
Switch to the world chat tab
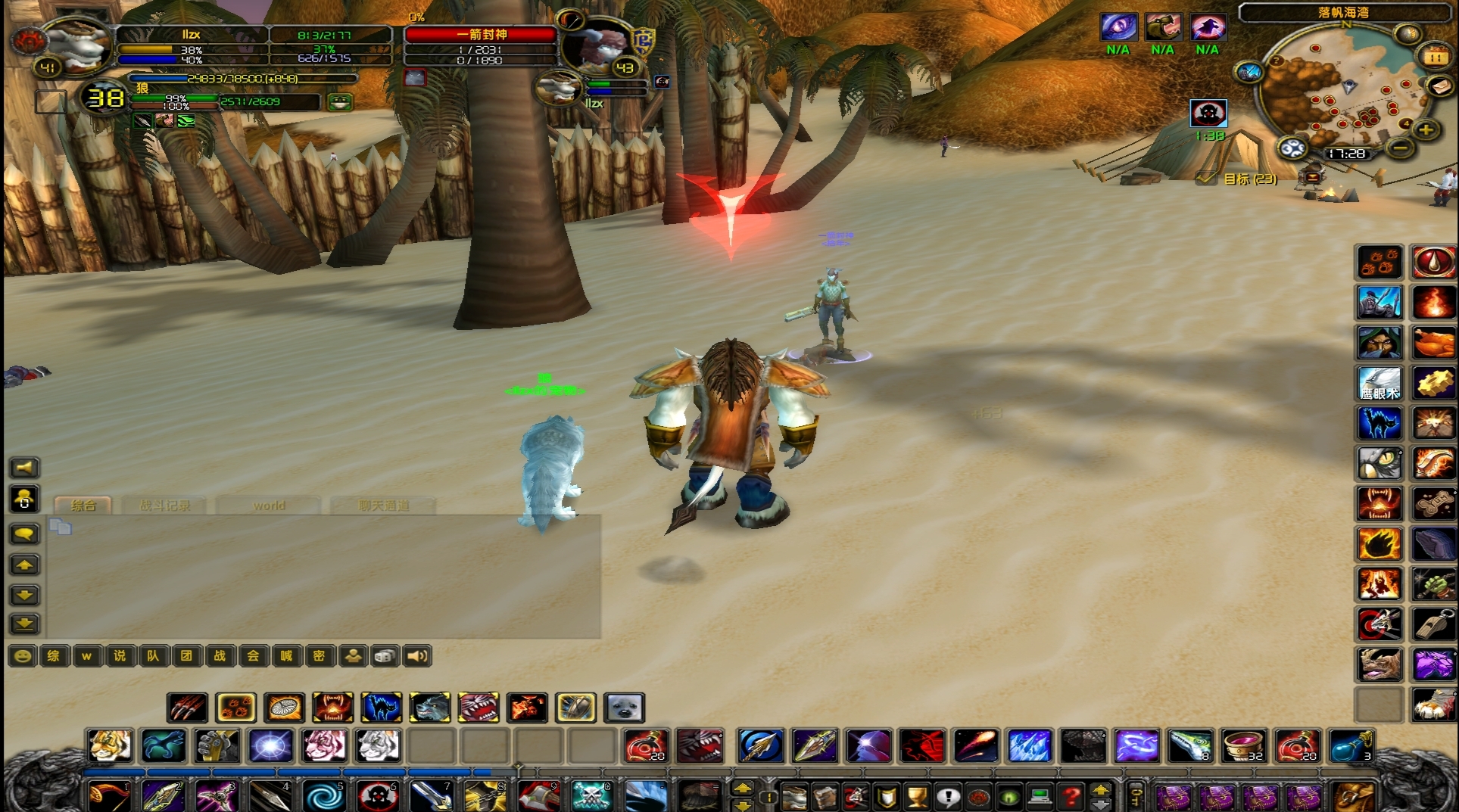pos(269,506)
